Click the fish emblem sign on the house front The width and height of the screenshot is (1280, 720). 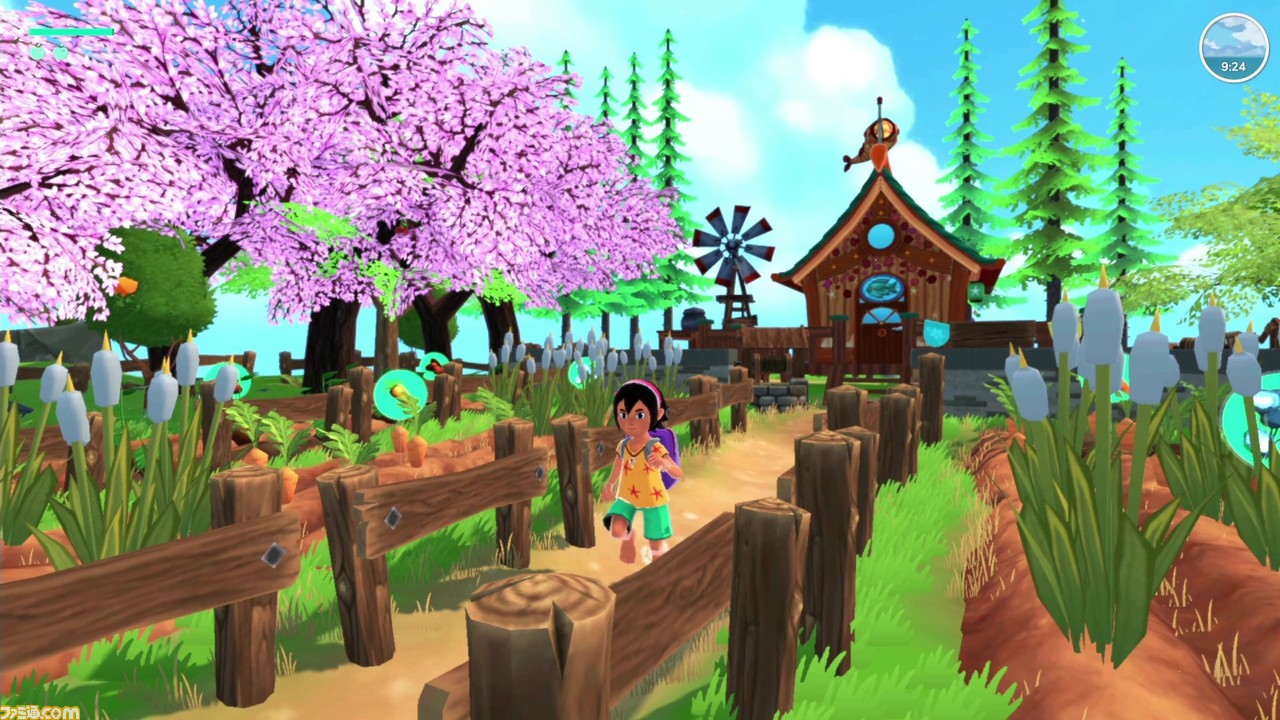(x=883, y=288)
